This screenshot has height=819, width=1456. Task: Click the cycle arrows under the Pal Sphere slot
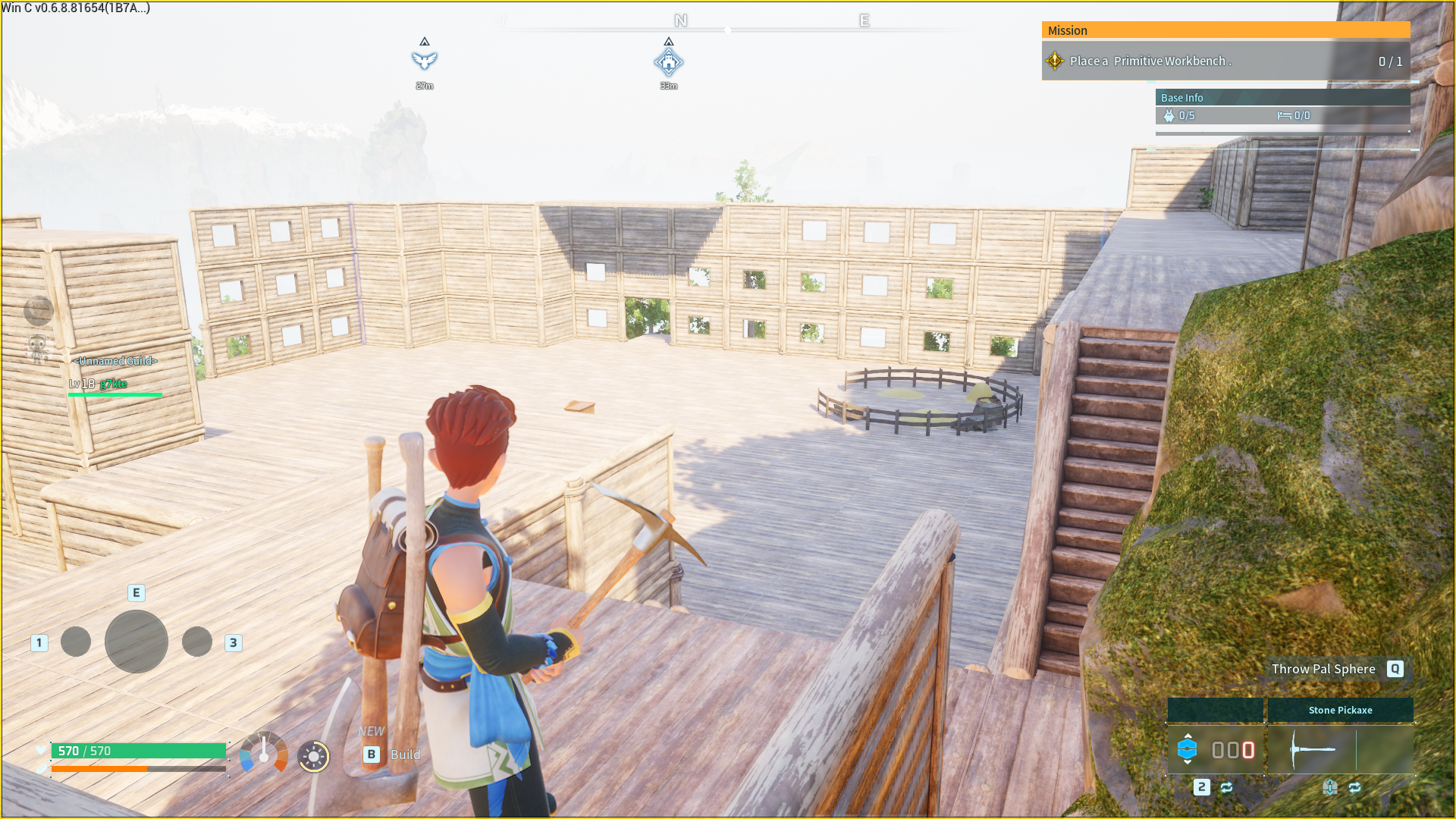[1226, 789]
